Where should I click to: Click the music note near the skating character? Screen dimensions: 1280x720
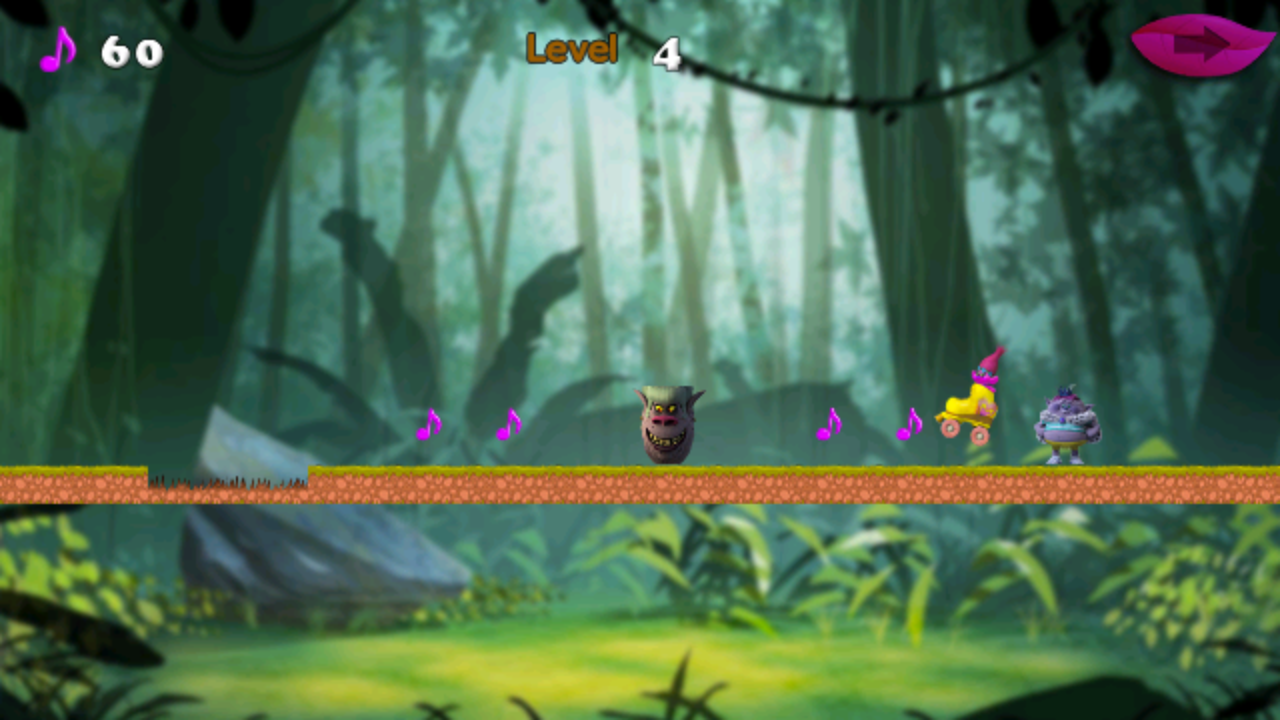point(911,425)
